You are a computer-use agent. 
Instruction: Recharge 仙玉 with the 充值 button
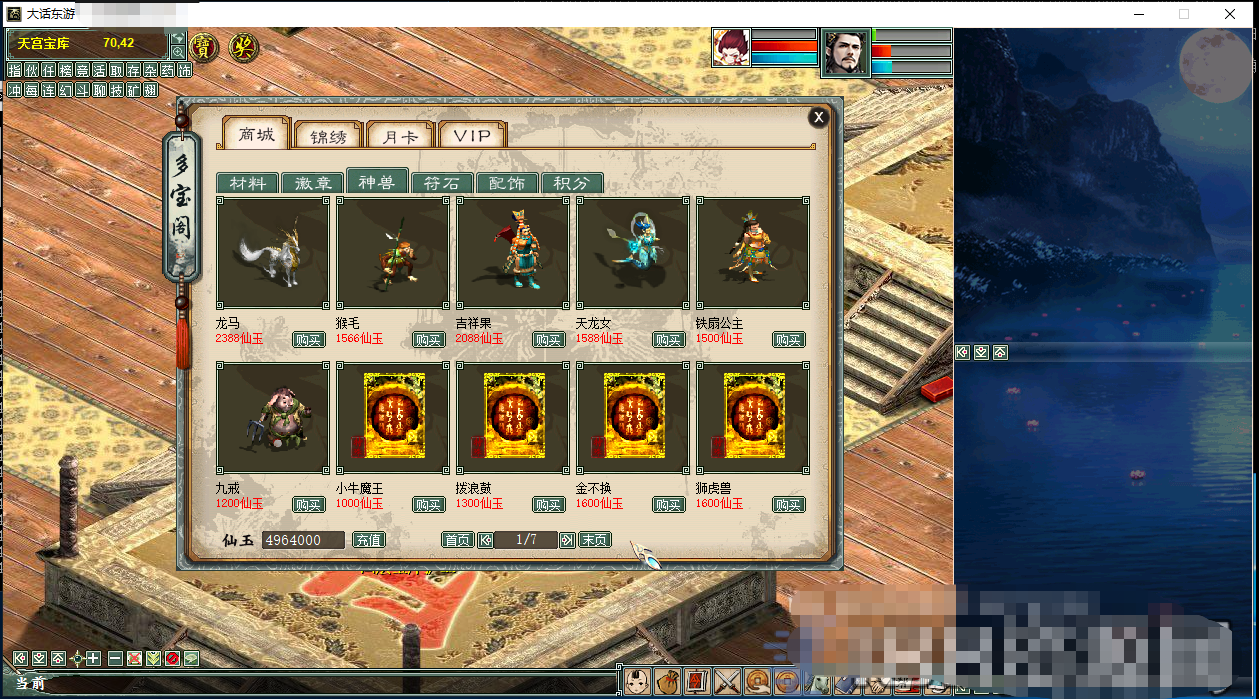(368, 540)
